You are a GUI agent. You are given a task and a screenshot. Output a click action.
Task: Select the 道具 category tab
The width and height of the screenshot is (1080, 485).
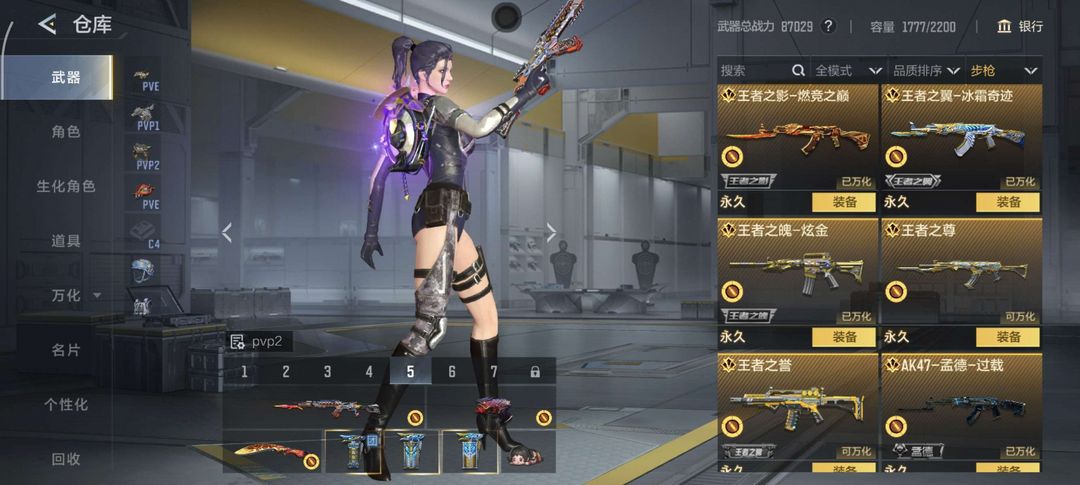pos(66,240)
